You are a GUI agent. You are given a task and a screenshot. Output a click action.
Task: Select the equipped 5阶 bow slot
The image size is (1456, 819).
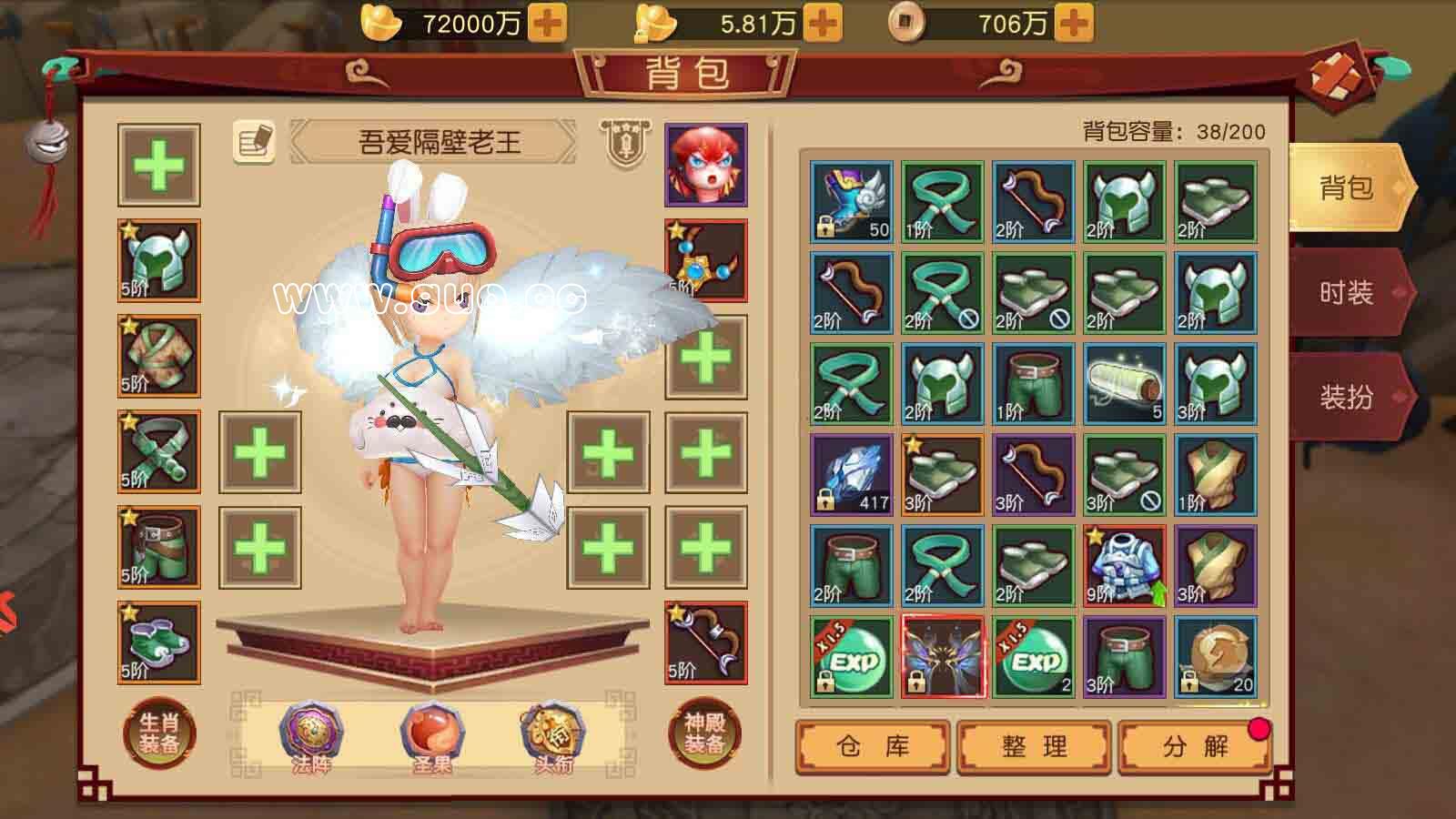[706, 642]
